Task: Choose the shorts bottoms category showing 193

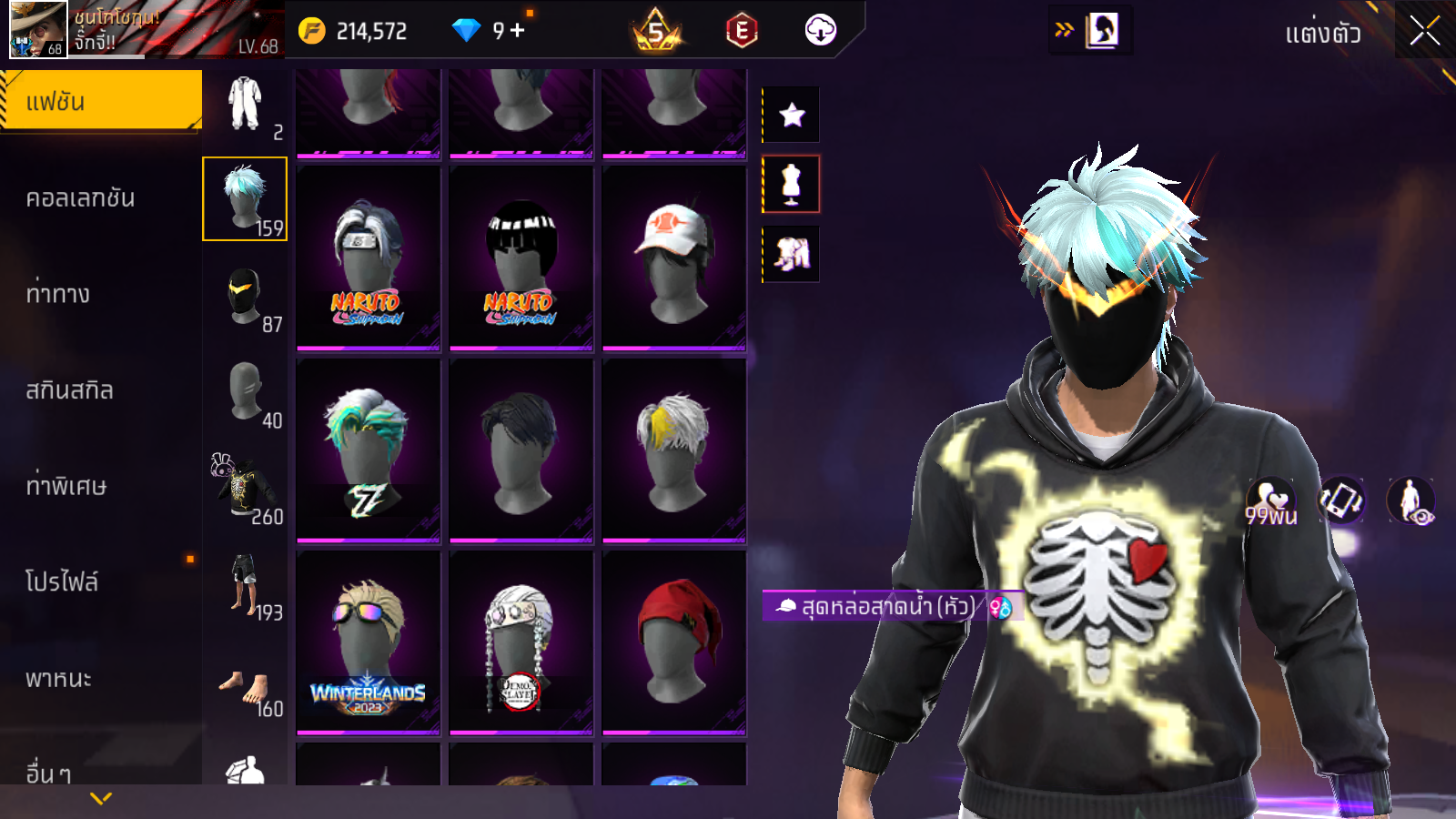Action: click(245, 585)
